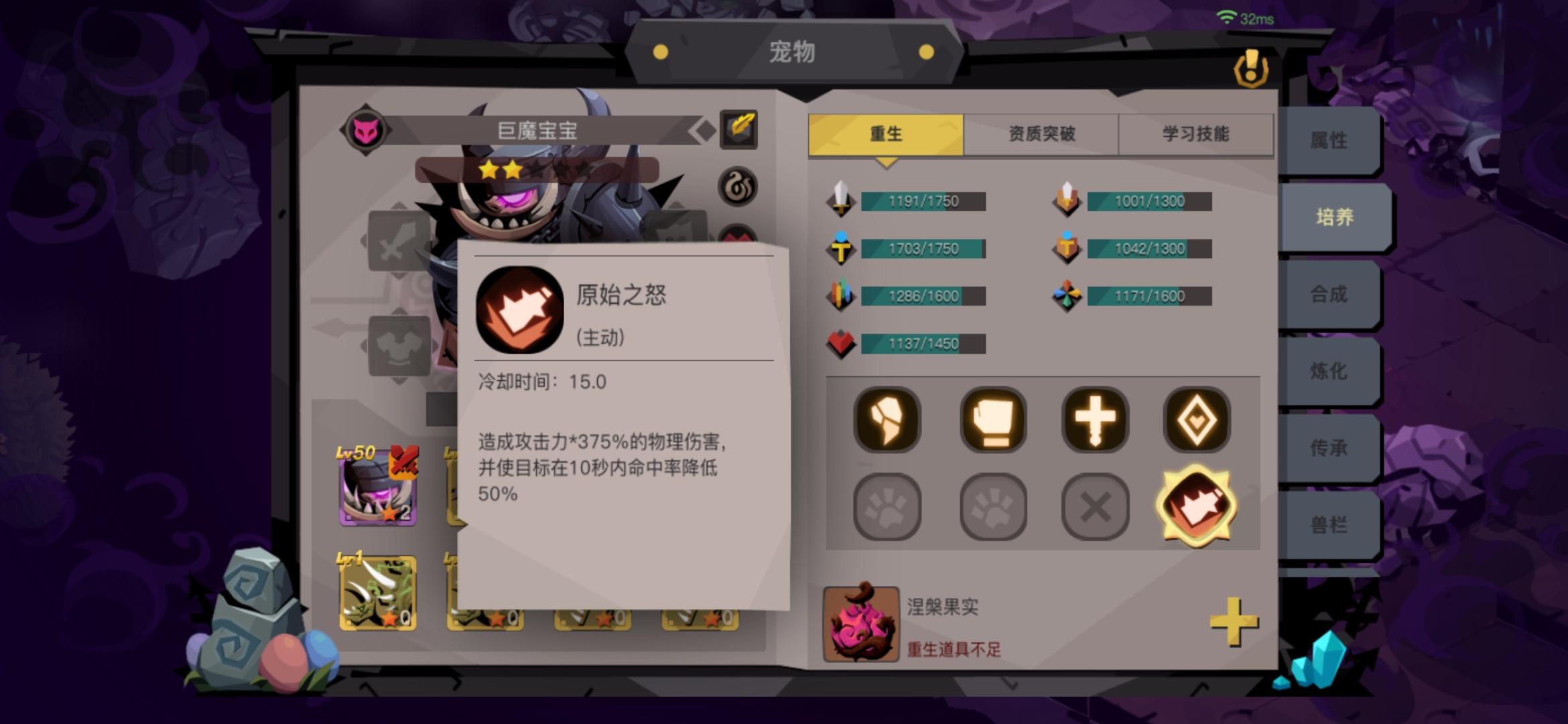Screen dimensions: 1568x724
Task: Click the feather rename icon beside pet name
Action: (x=739, y=127)
